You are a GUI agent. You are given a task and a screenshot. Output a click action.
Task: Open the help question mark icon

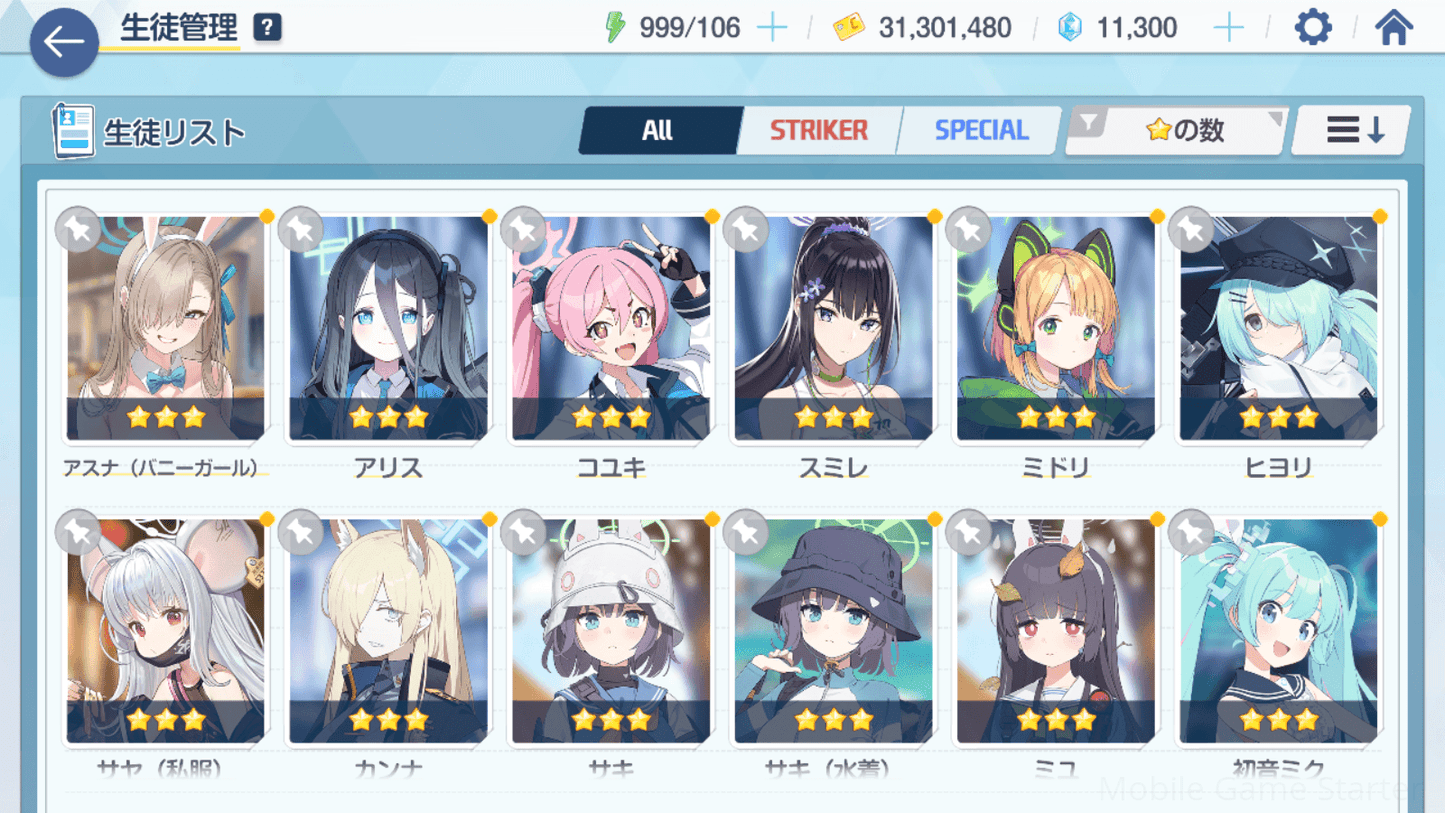267,28
